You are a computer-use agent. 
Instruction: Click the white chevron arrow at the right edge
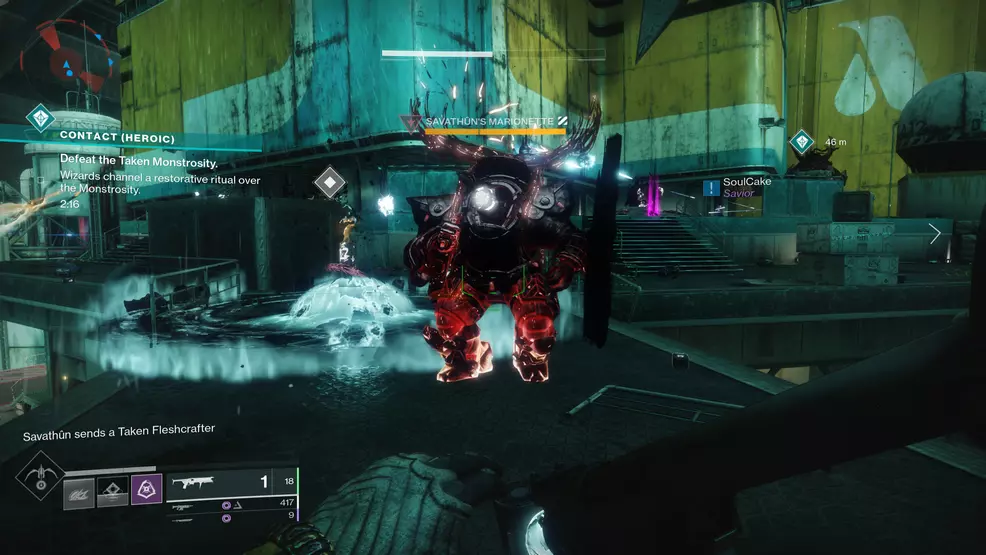pyautogui.click(x=935, y=234)
